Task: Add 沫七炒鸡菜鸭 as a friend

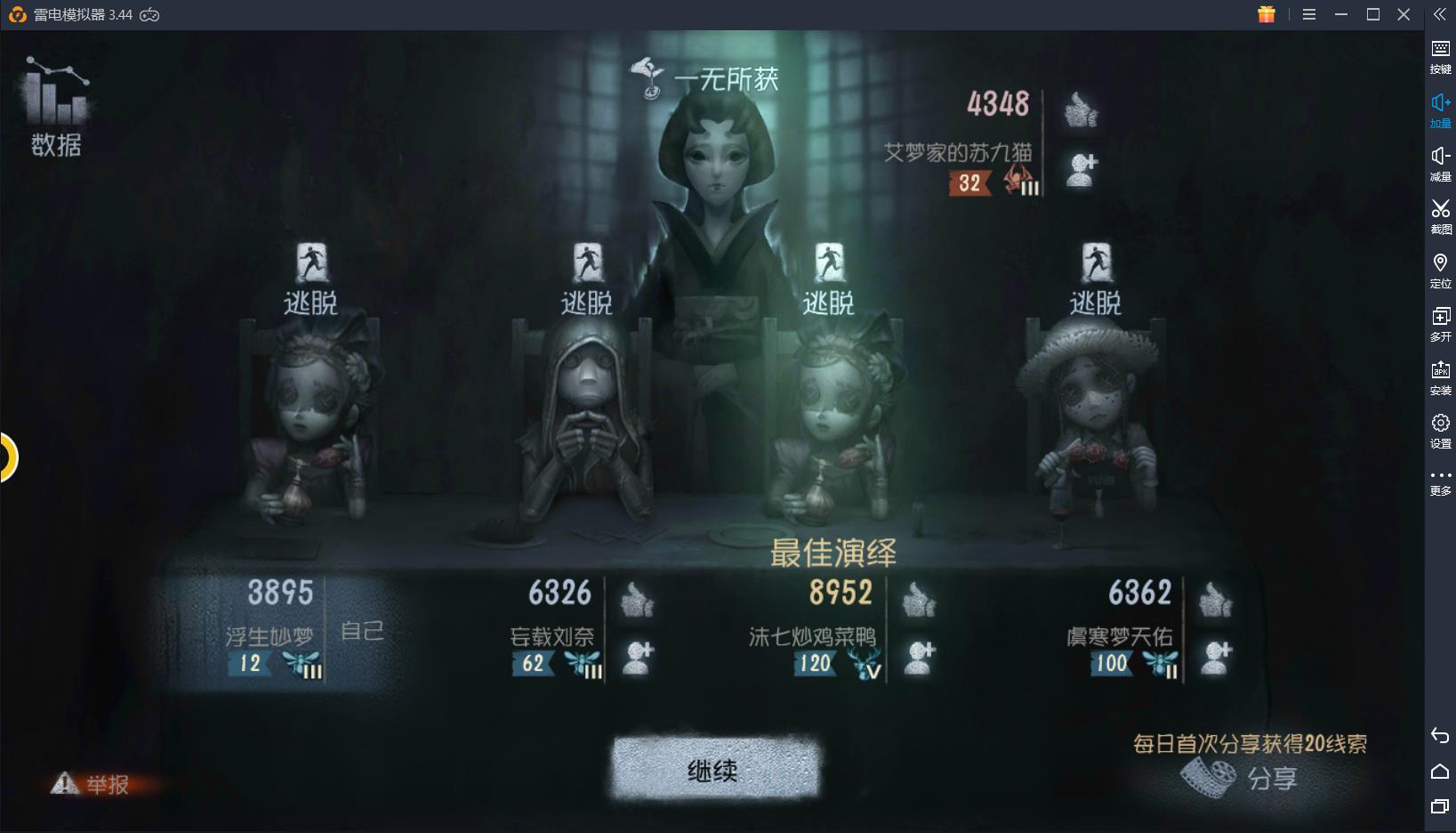Action: tap(920, 658)
